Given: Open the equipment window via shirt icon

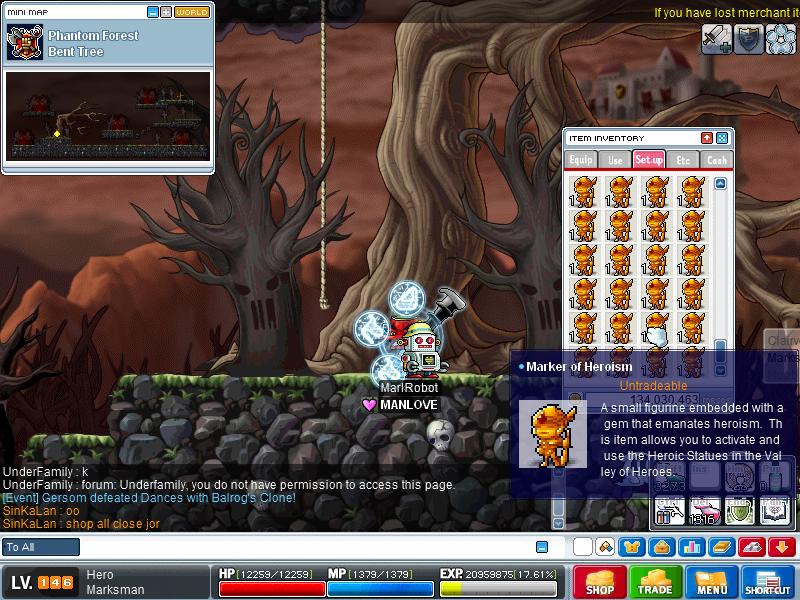Looking at the screenshot, I should (632, 547).
